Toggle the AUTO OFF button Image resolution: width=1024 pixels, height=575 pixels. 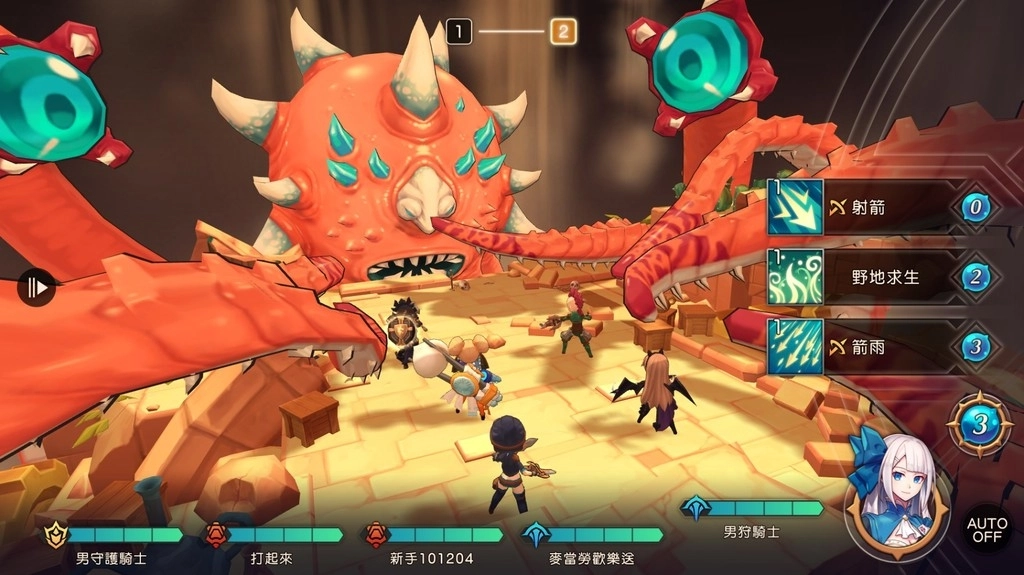click(984, 528)
